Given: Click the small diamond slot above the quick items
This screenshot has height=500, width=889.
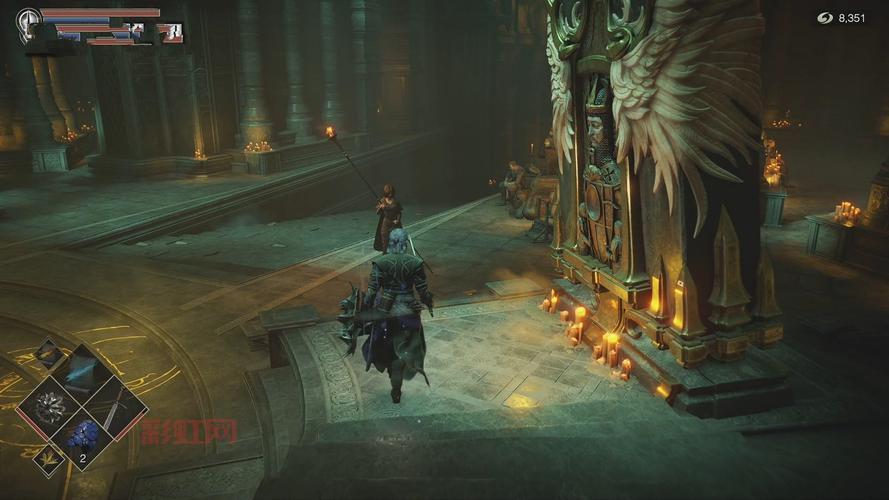Looking at the screenshot, I should pos(47,353).
